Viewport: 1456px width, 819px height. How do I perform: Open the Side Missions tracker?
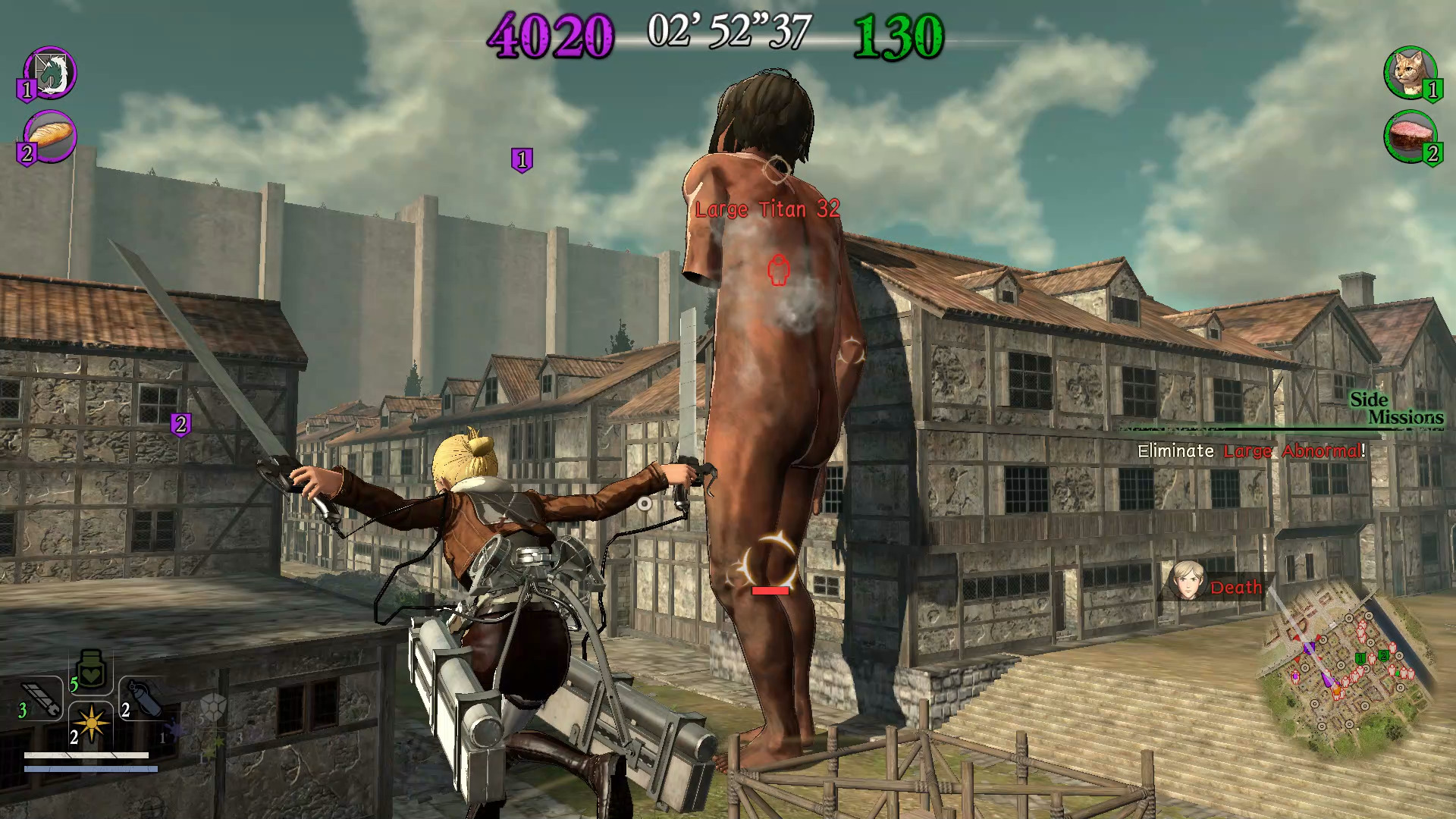click(x=1396, y=408)
